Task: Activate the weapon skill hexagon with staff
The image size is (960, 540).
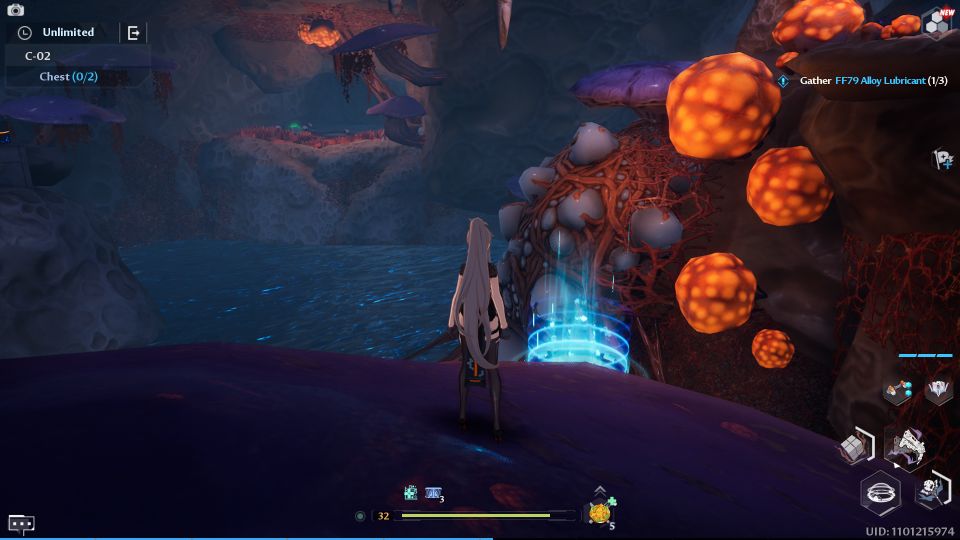Action: tap(932, 489)
